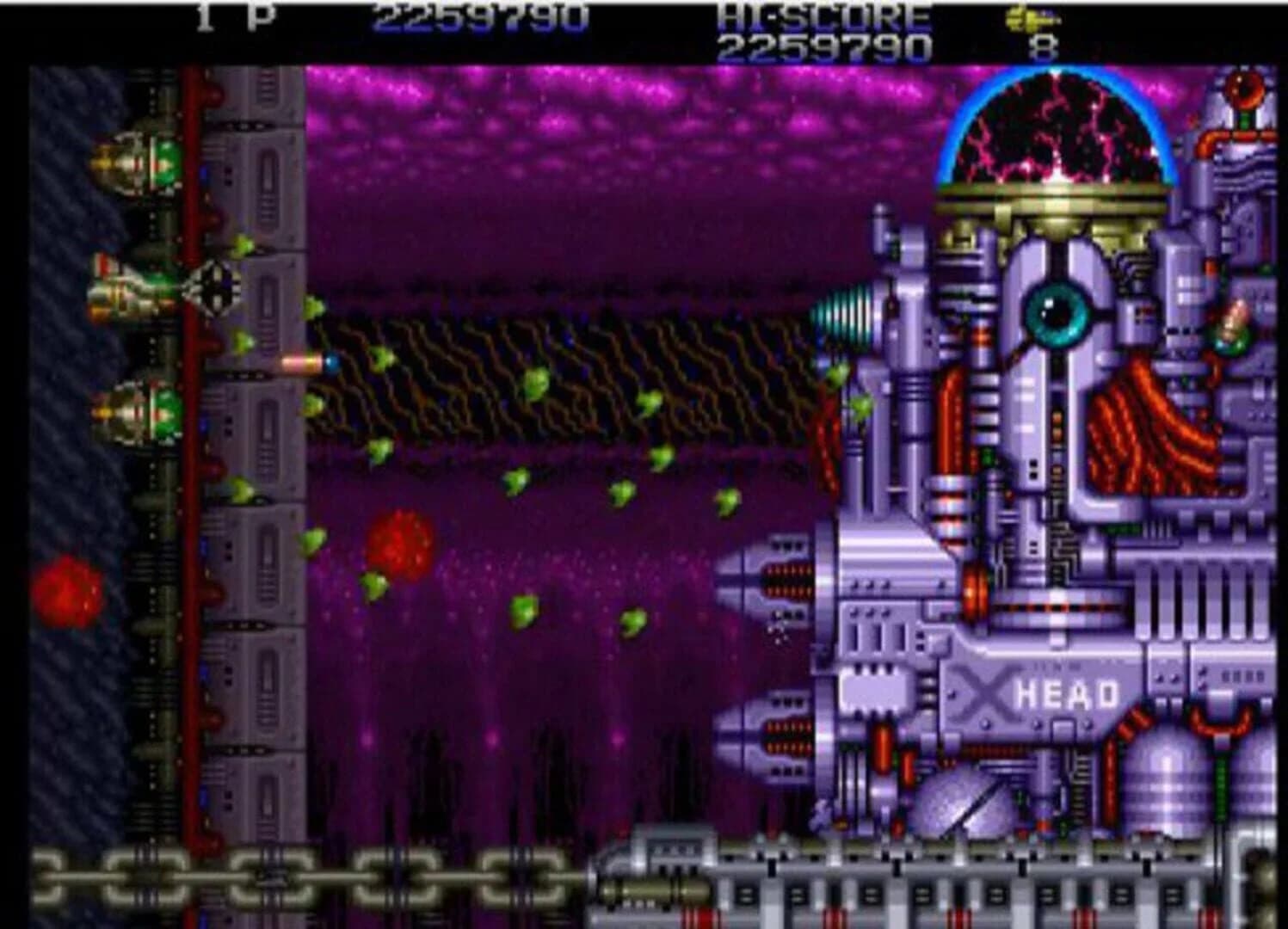The width and height of the screenshot is (1288, 929).
Task: Select the HEAD label on the boss hull
Action: 1065,692
